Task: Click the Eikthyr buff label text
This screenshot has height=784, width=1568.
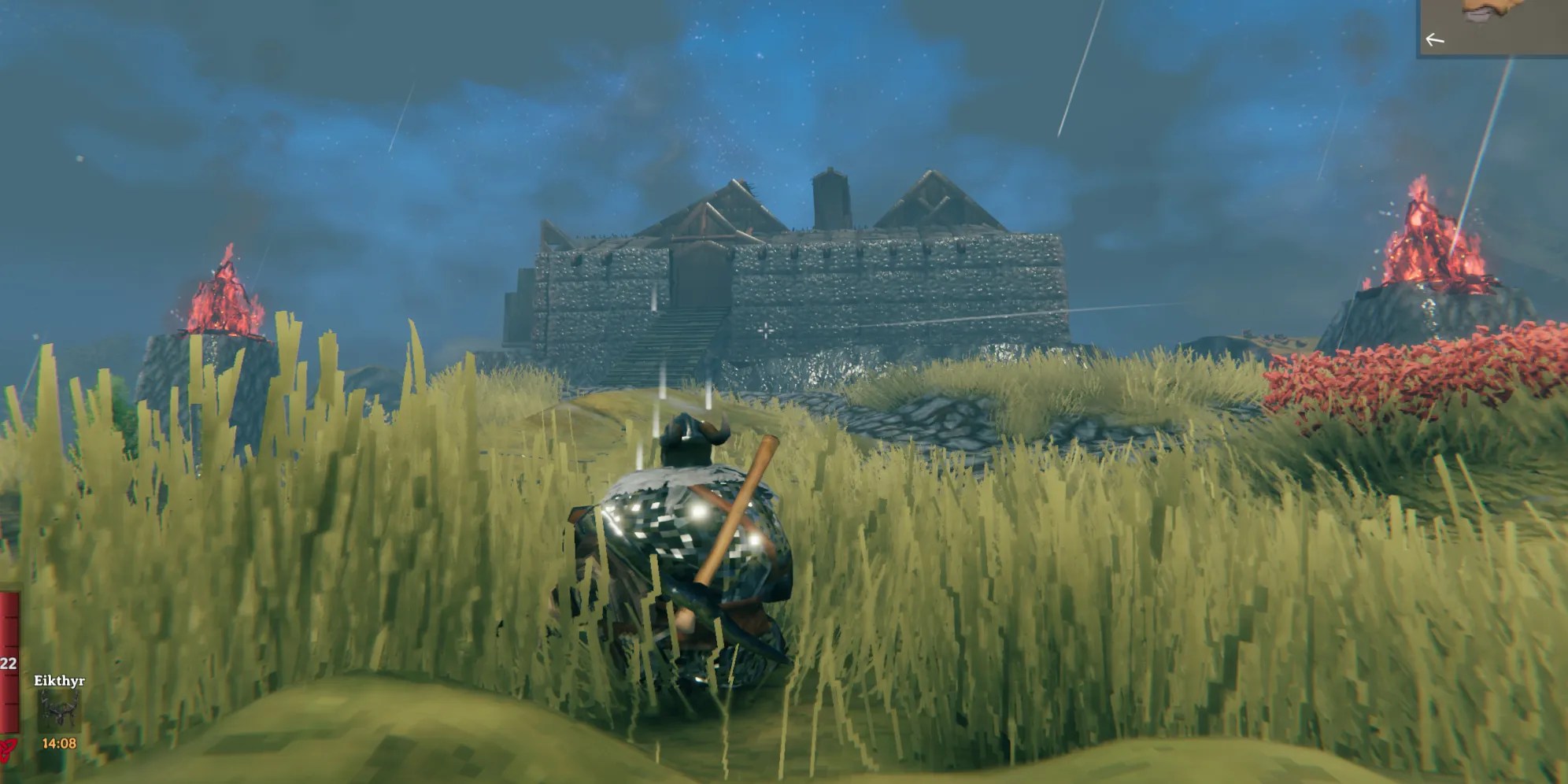Action: pyautogui.click(x=58, y=679)
